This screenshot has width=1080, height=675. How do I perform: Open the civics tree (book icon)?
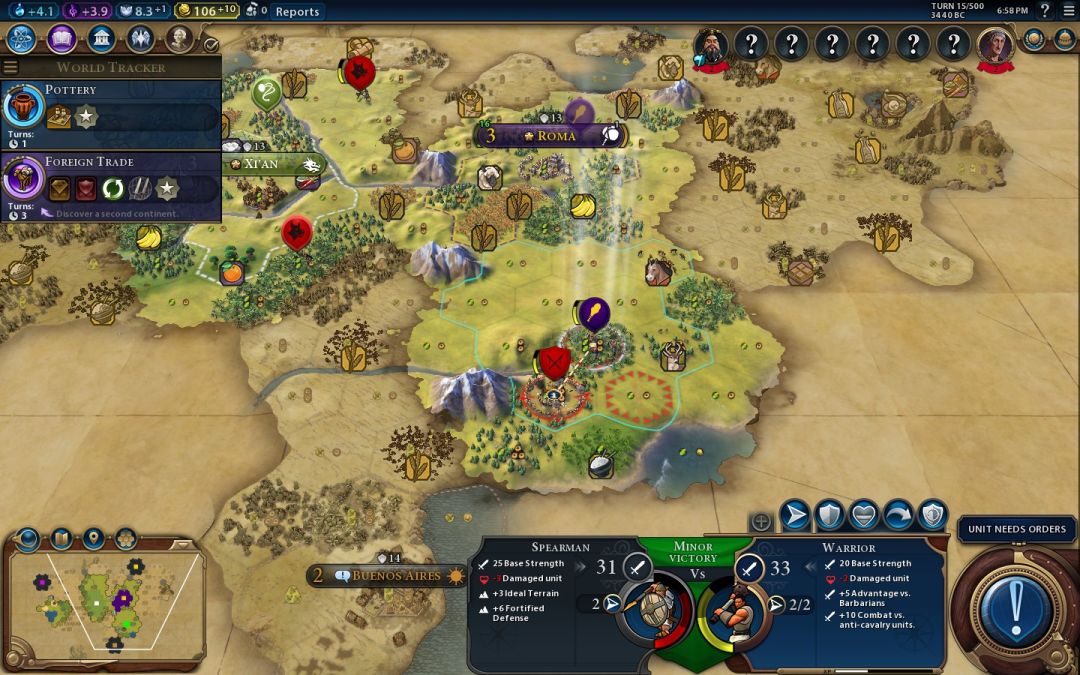coord(61,39)
